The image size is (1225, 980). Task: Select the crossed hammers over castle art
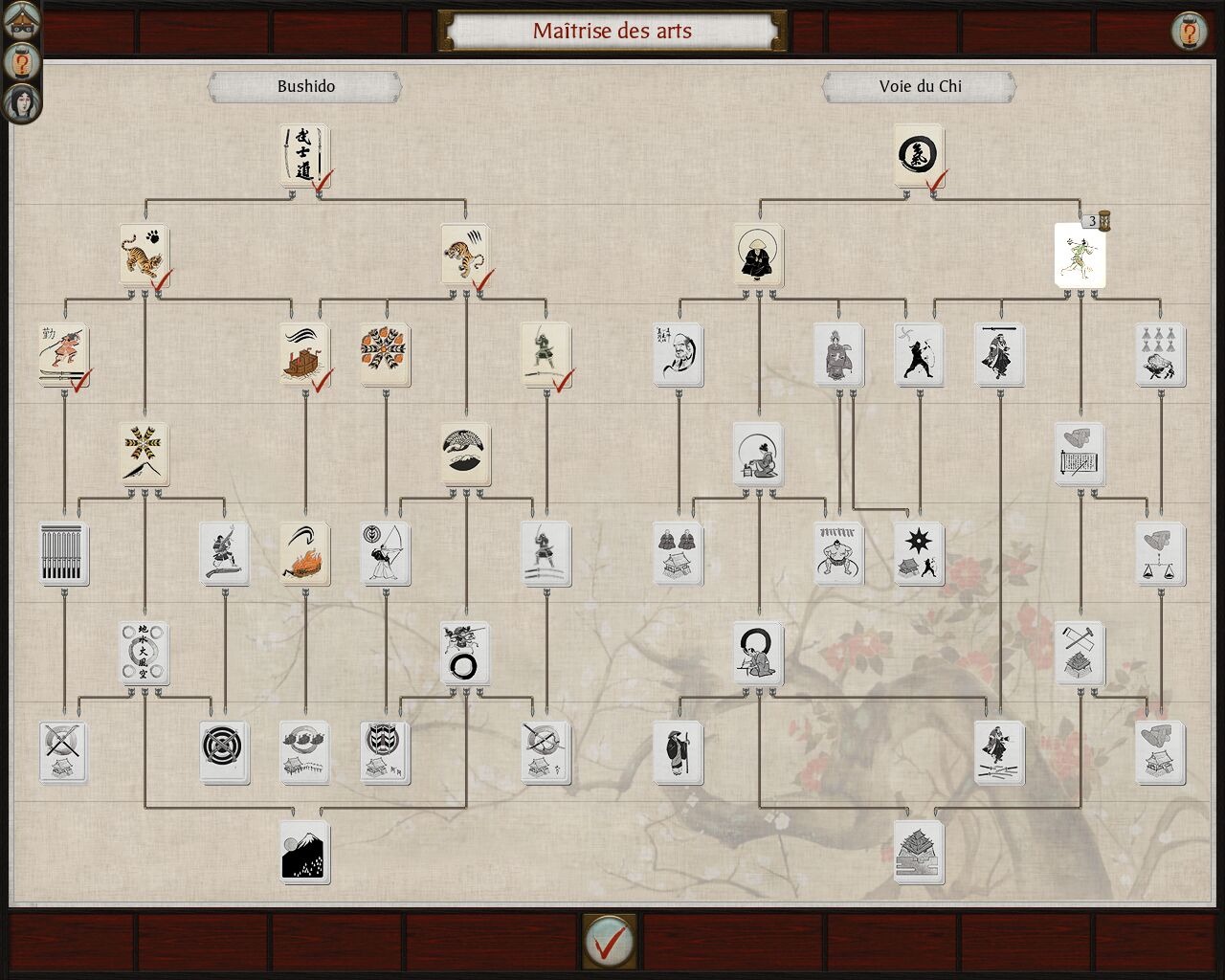pyautogui.click(x=1080, y=653)
